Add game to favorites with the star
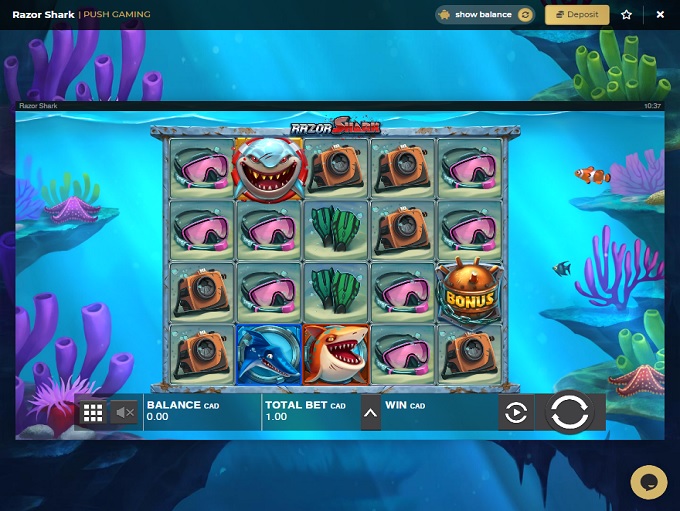Viewport: 680px width, 511px height. 626,15
